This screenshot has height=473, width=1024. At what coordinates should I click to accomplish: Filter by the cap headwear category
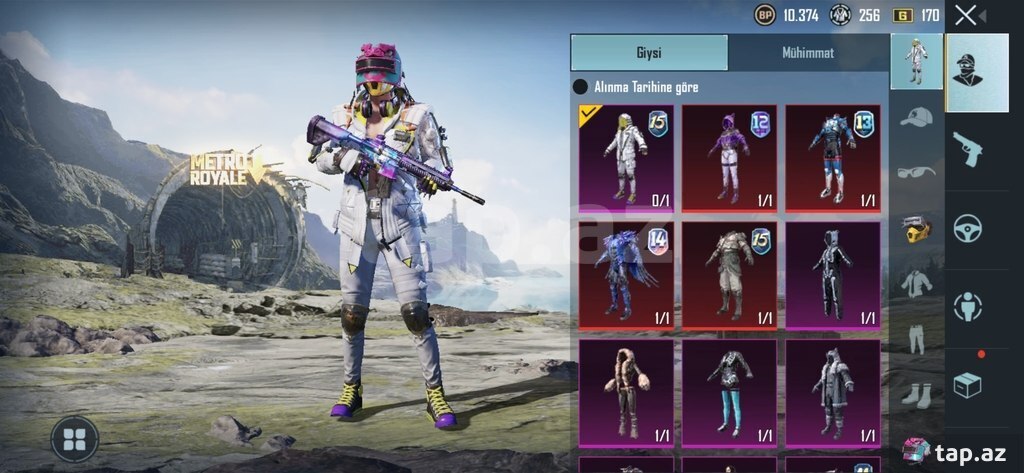pos(916,118)
